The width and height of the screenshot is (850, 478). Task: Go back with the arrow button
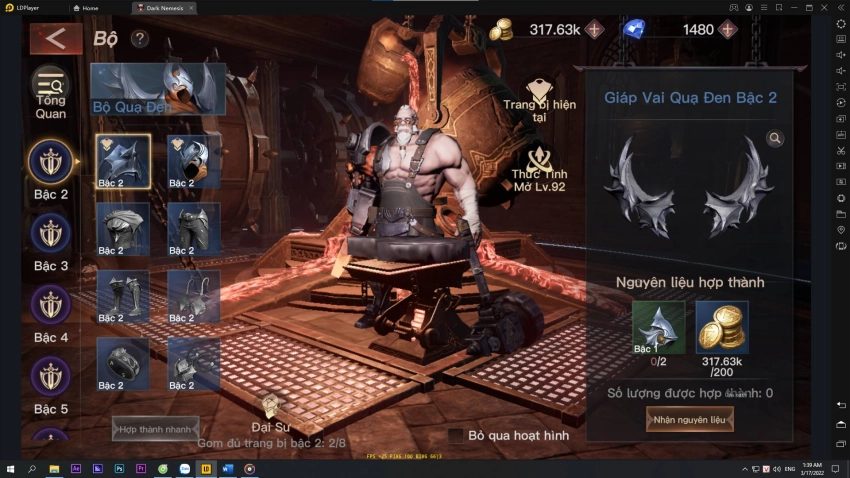point(55,39)
